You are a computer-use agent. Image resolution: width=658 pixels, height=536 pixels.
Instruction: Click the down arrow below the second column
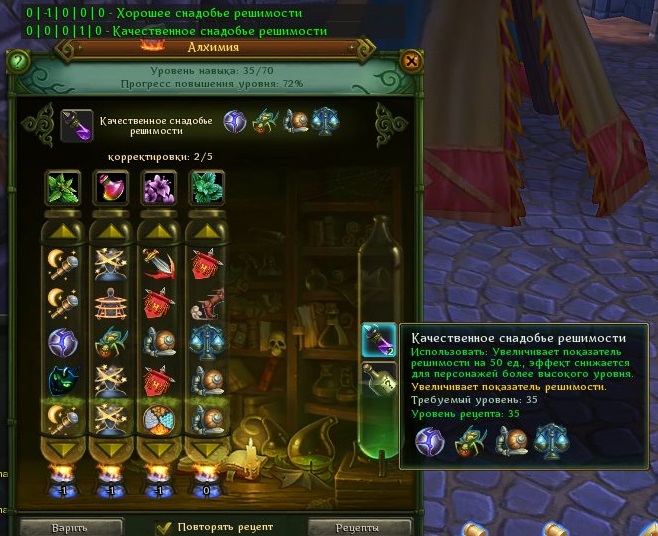(110, 446)
